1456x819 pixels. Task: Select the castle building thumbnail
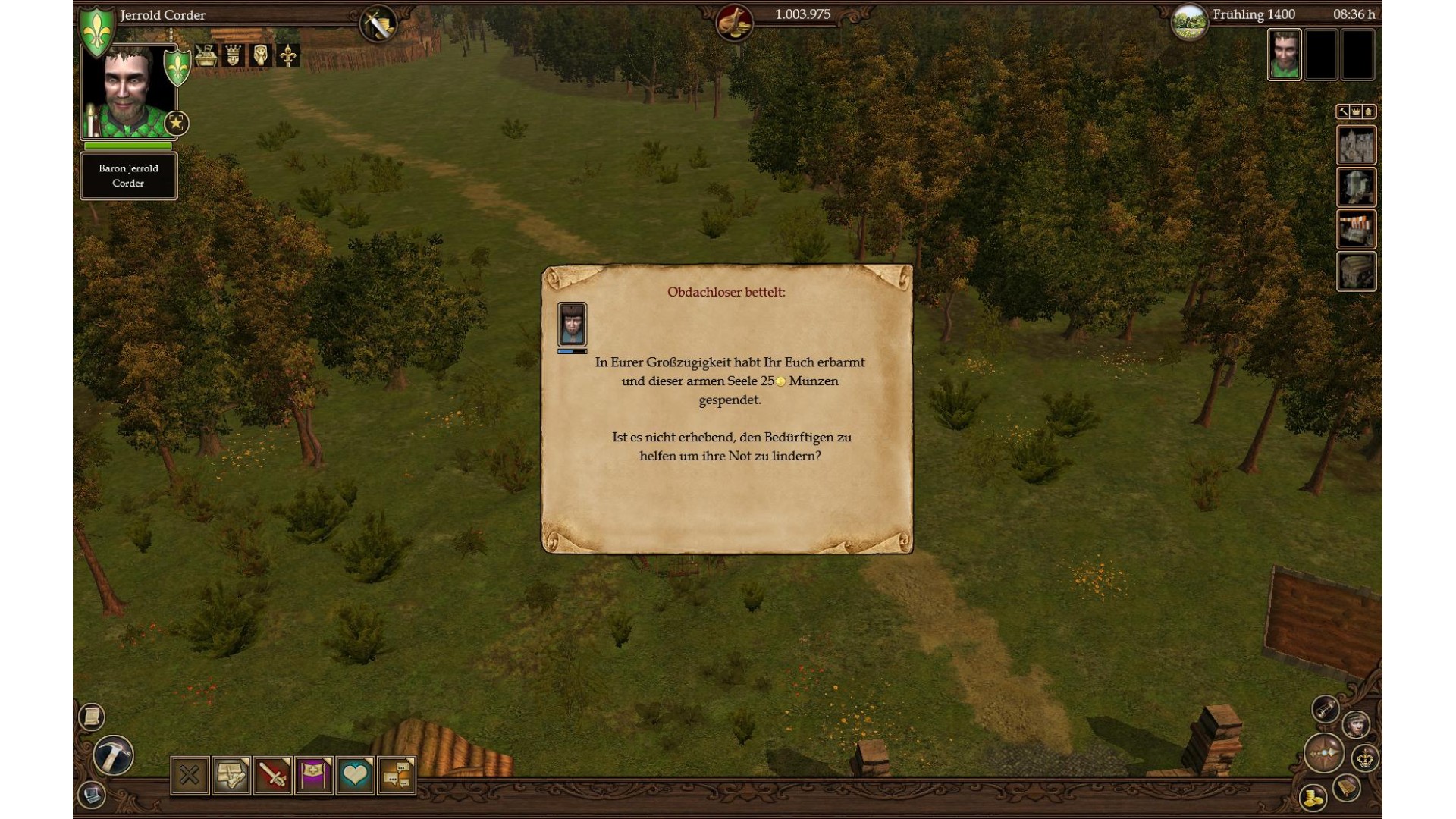[1356, 145]
